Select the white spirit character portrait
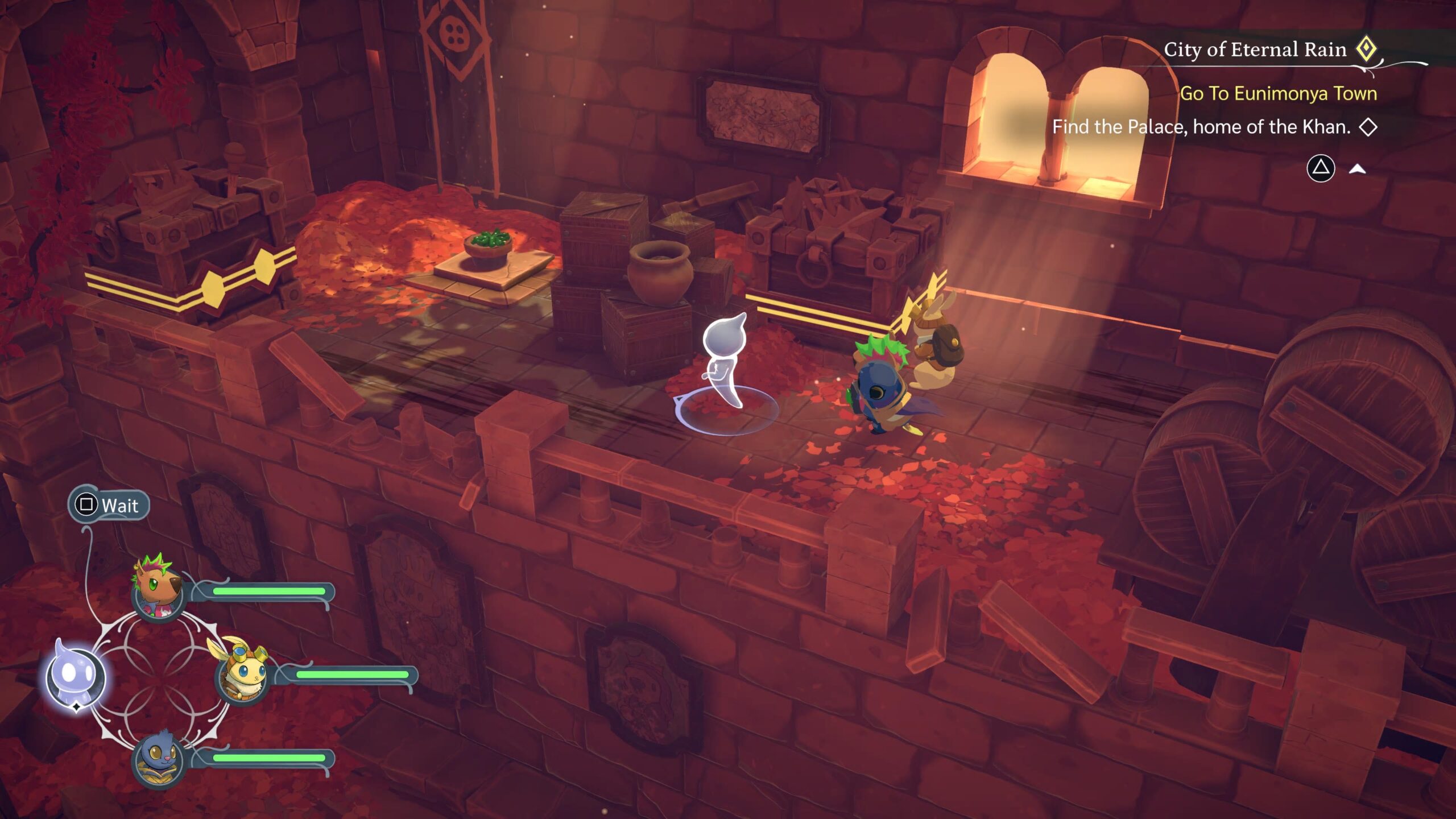Screen dimensions: 1456x819 (75, 676)
